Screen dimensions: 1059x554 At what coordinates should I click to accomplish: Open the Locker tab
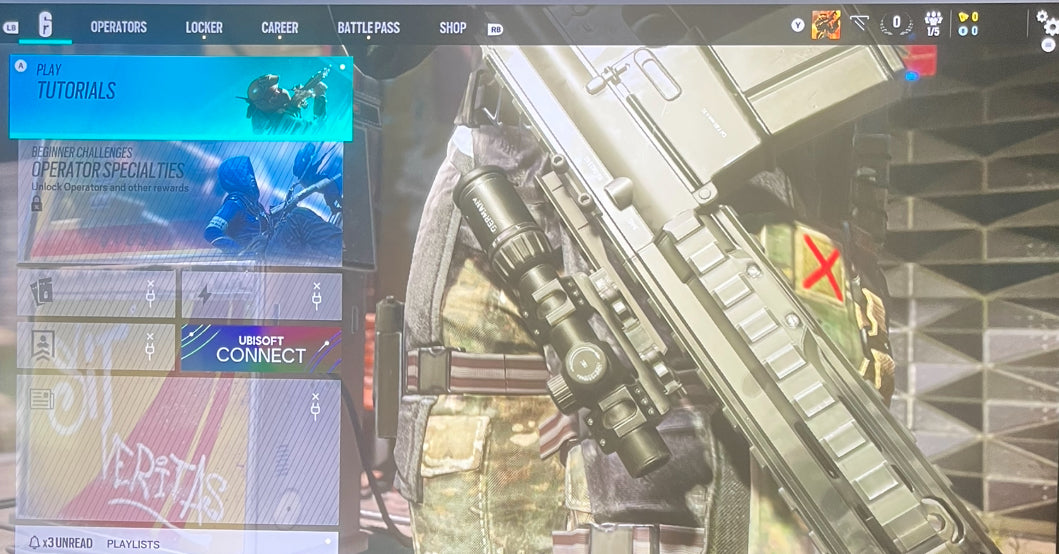pos(204,27)
